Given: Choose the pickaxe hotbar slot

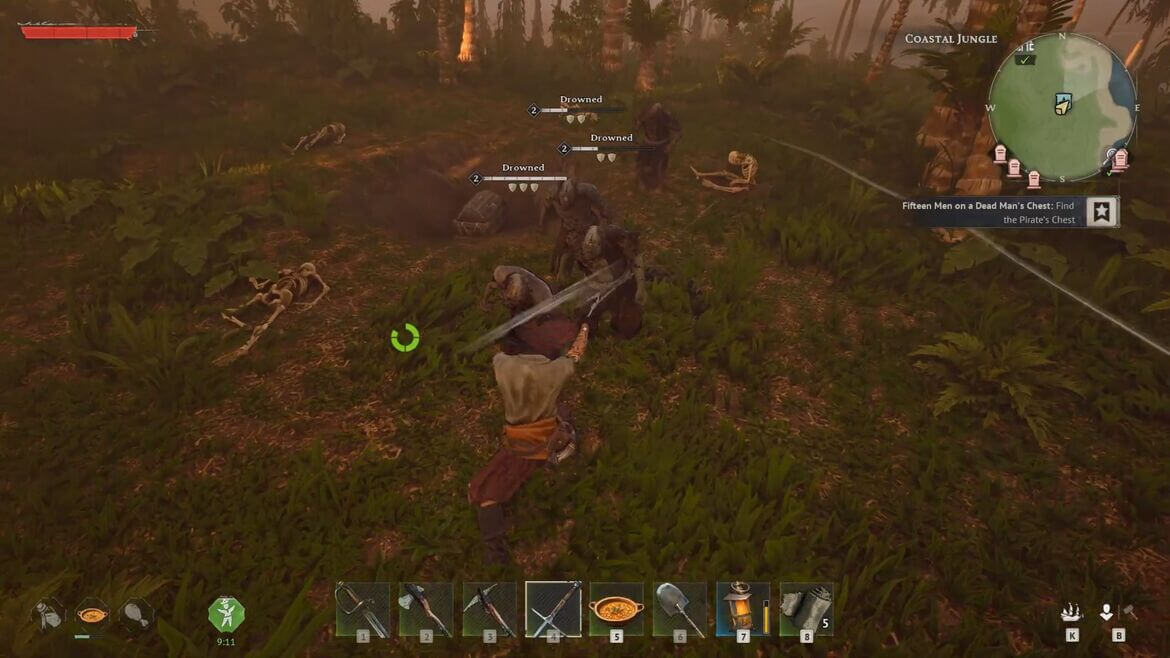Looking at the screenshot, I should (489, 609).
